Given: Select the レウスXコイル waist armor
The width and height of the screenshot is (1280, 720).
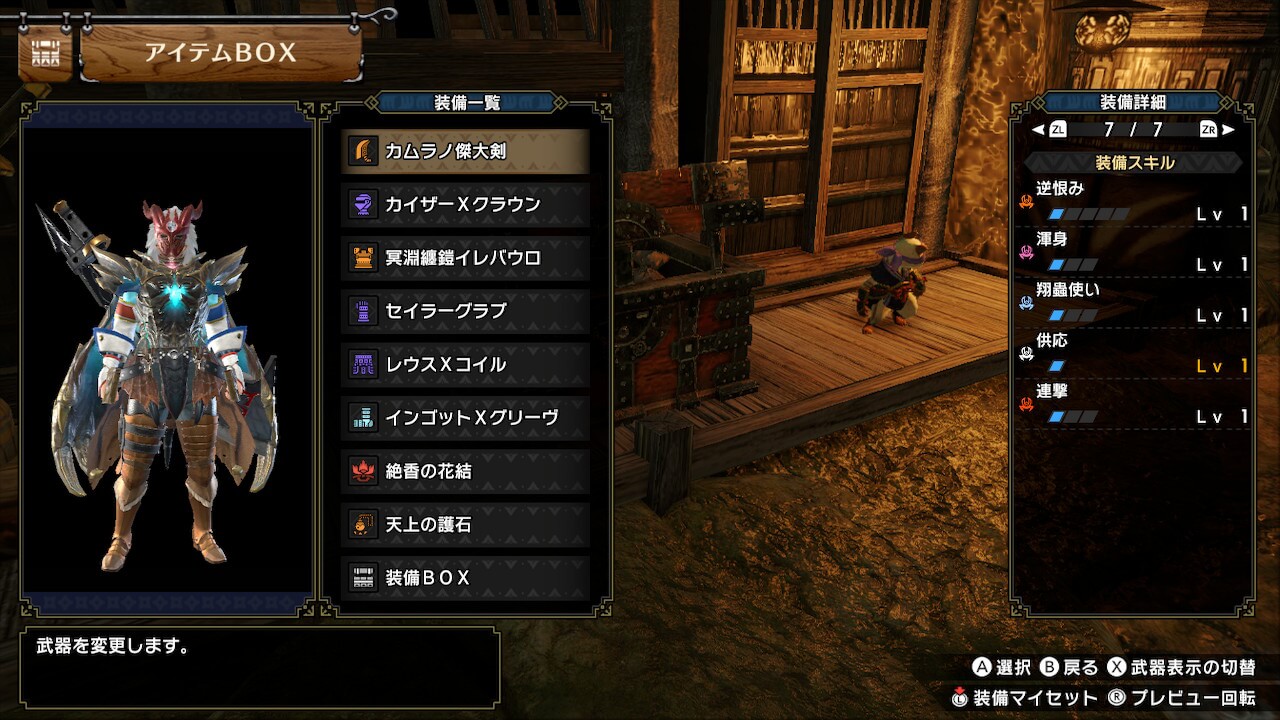Looking at the screenshot, I should (x=465, y=364).
